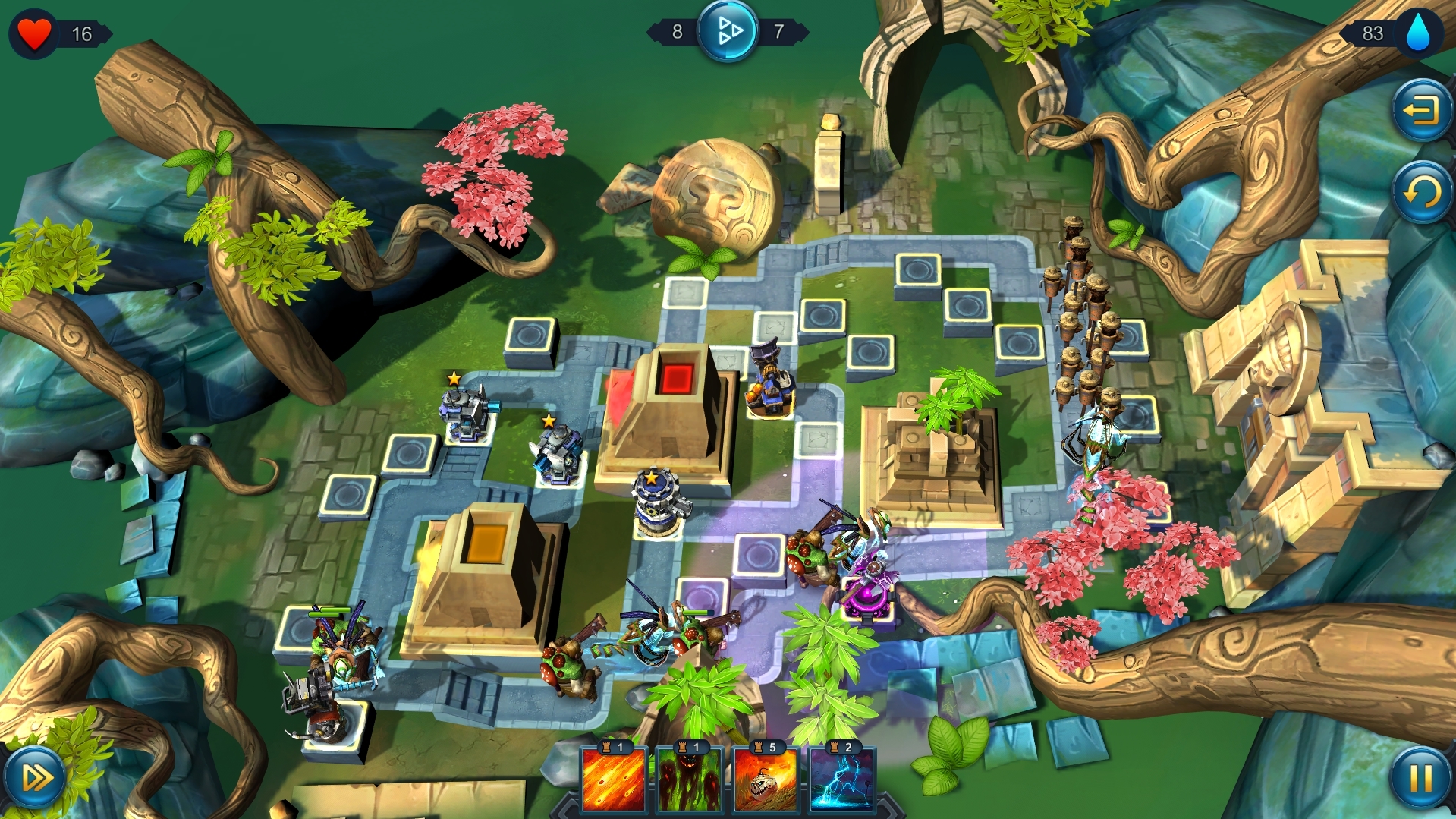This screenshot has width=1456, height=819.
Task: Use the rolling bomb spell card
Action: (x=767, y=782)
